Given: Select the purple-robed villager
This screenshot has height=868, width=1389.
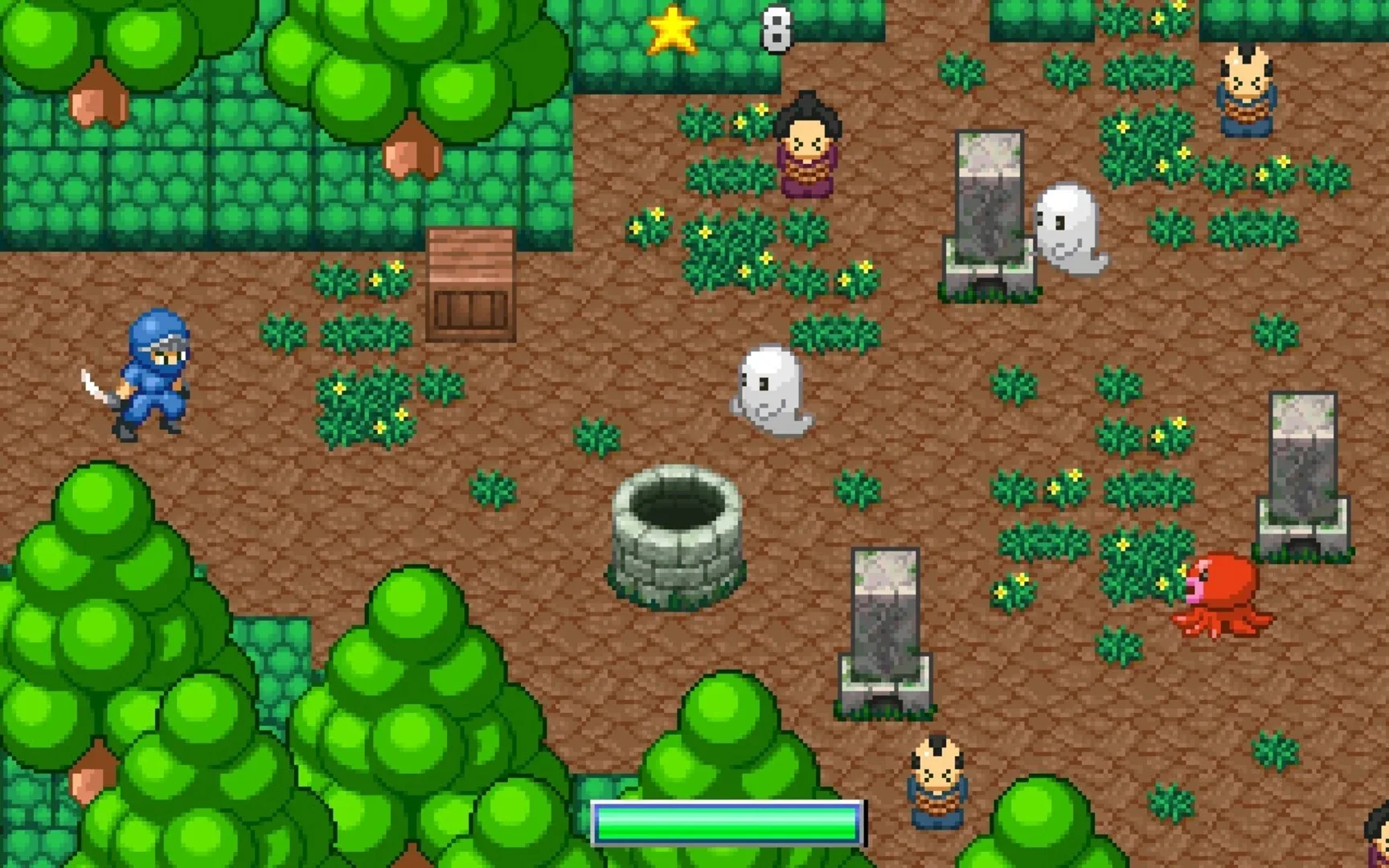Looking at the screenshot, I should coord(806,153).
